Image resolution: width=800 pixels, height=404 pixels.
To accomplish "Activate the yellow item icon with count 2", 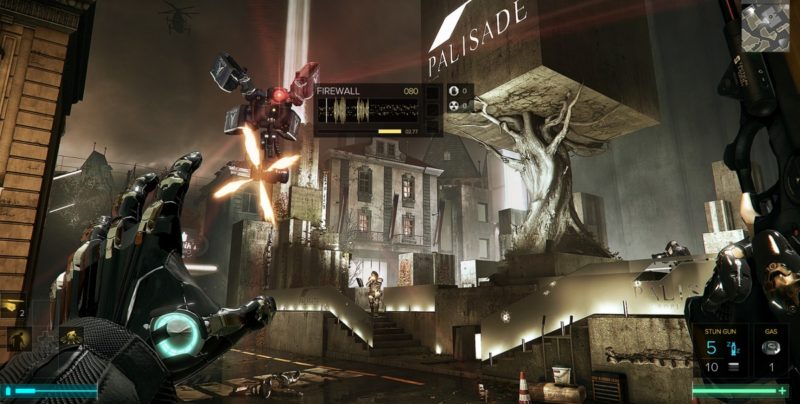I will (x=14, y=308).
